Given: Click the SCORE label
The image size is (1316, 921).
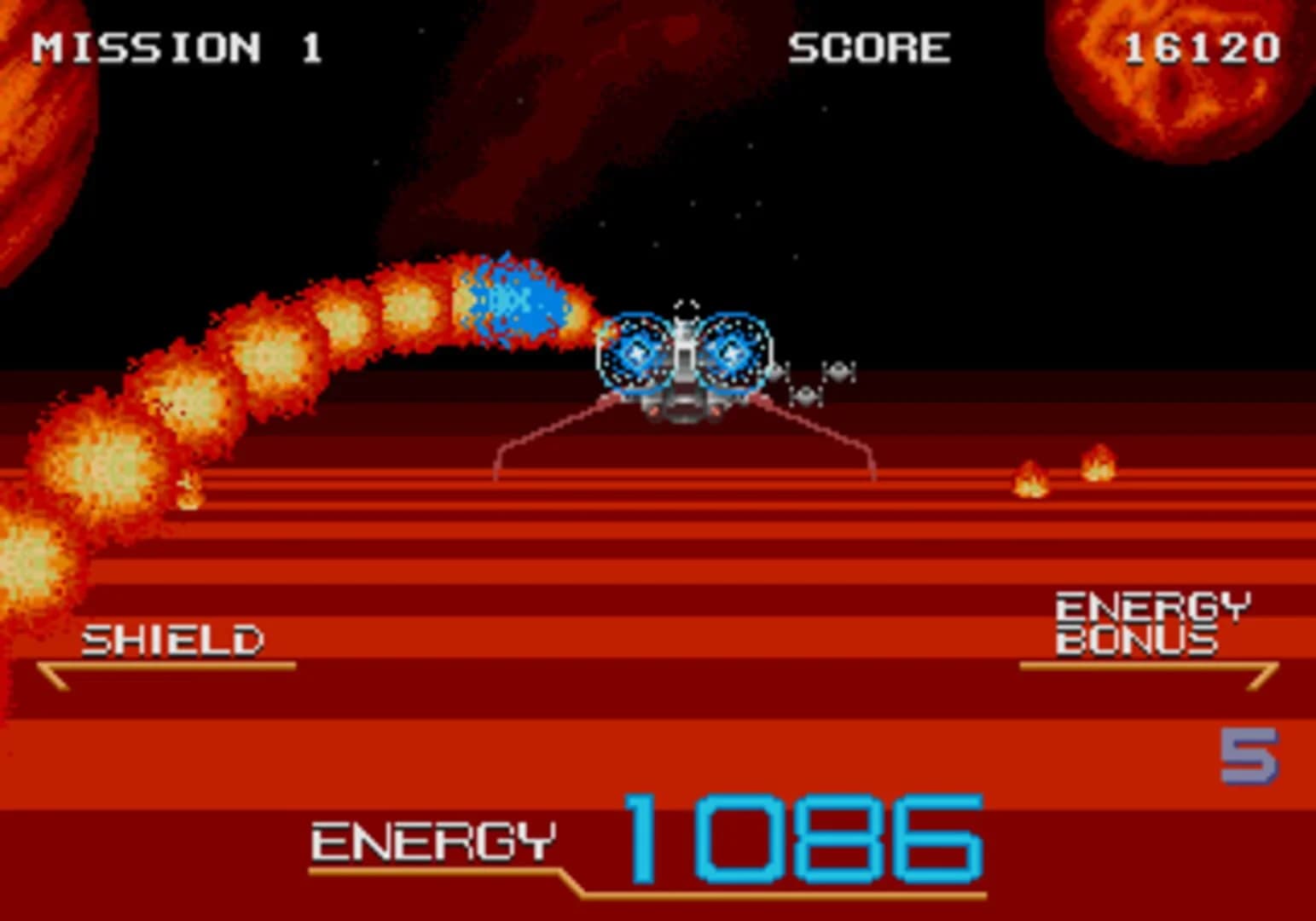Looking at the screenshot, I should pos(868,47).
